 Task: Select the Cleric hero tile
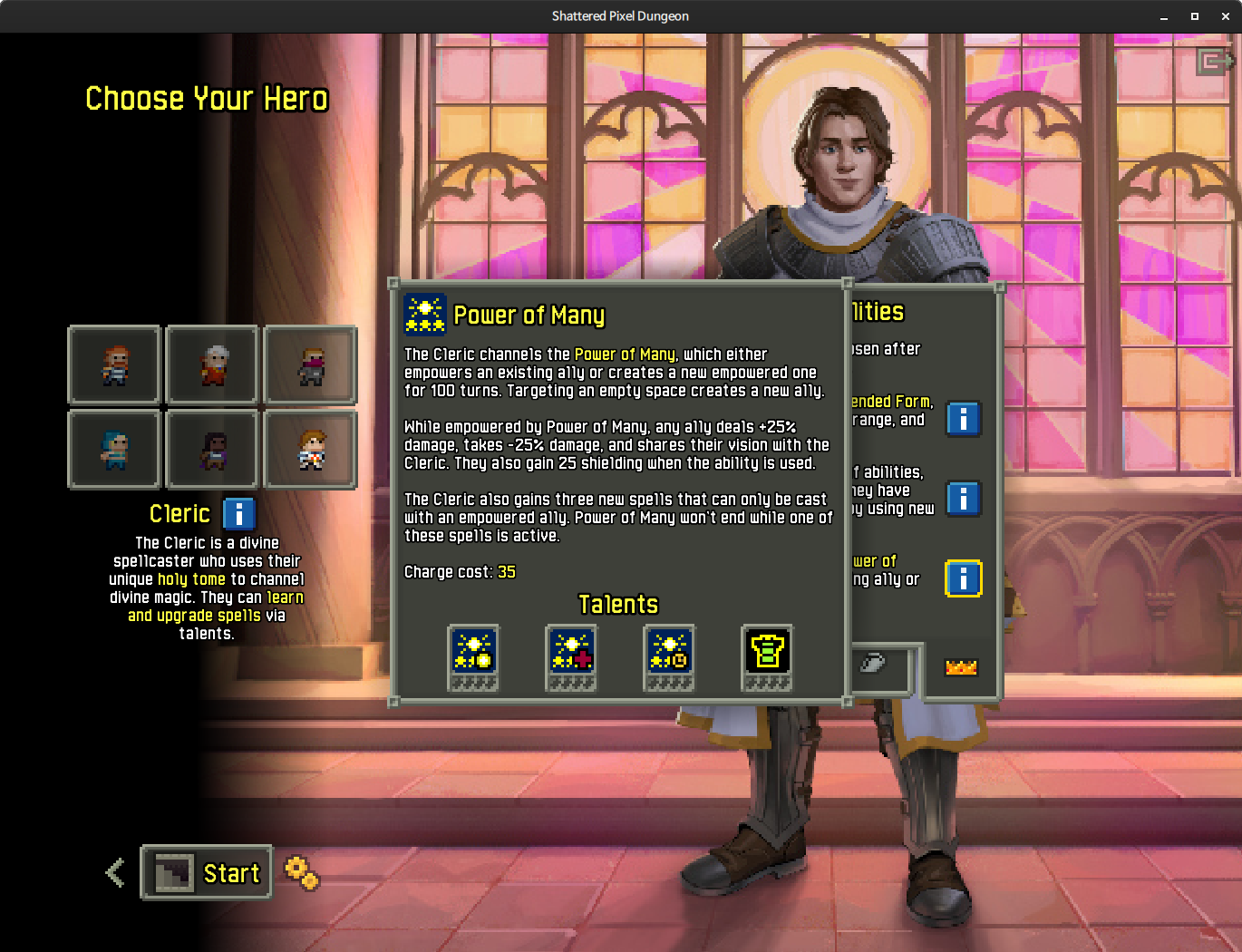tap(310, 450)
